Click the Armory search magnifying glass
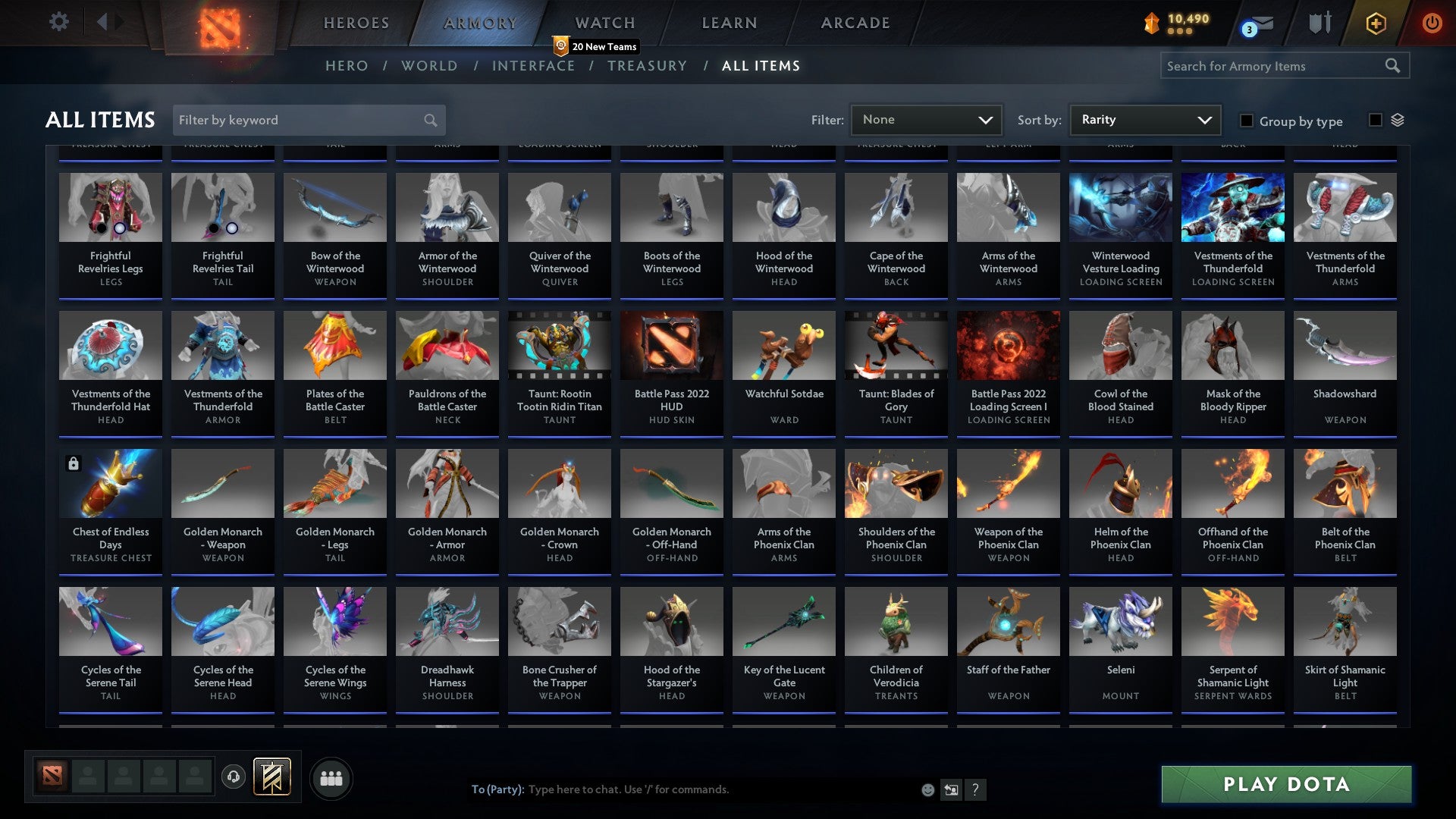1456x819 pixels. tap(1394, 66)
